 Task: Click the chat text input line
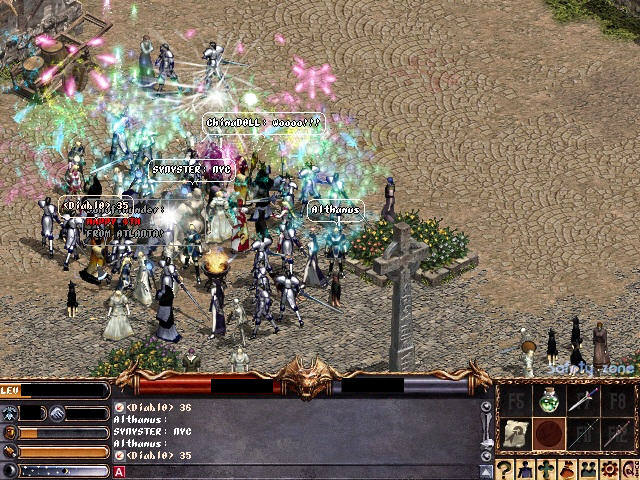click(x=300, y=471)
